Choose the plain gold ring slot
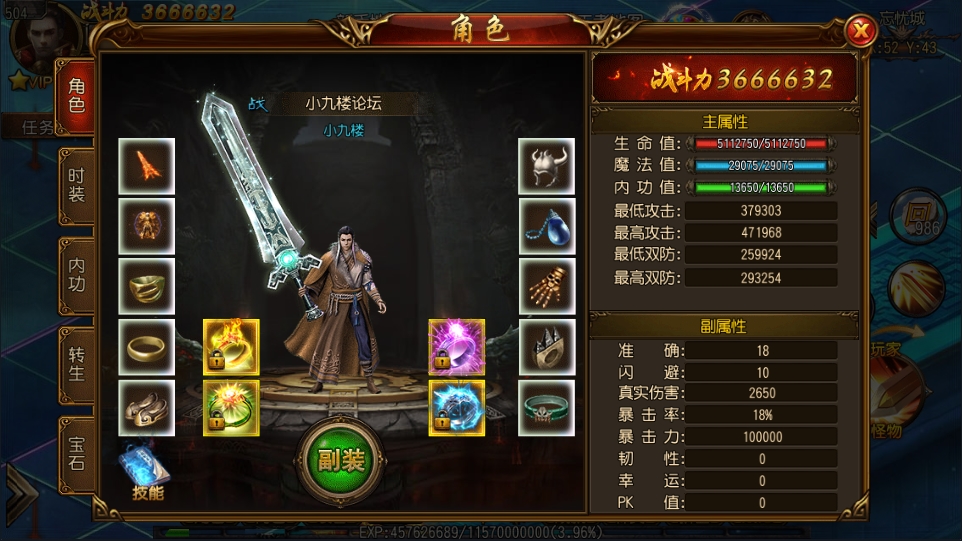 147,347
